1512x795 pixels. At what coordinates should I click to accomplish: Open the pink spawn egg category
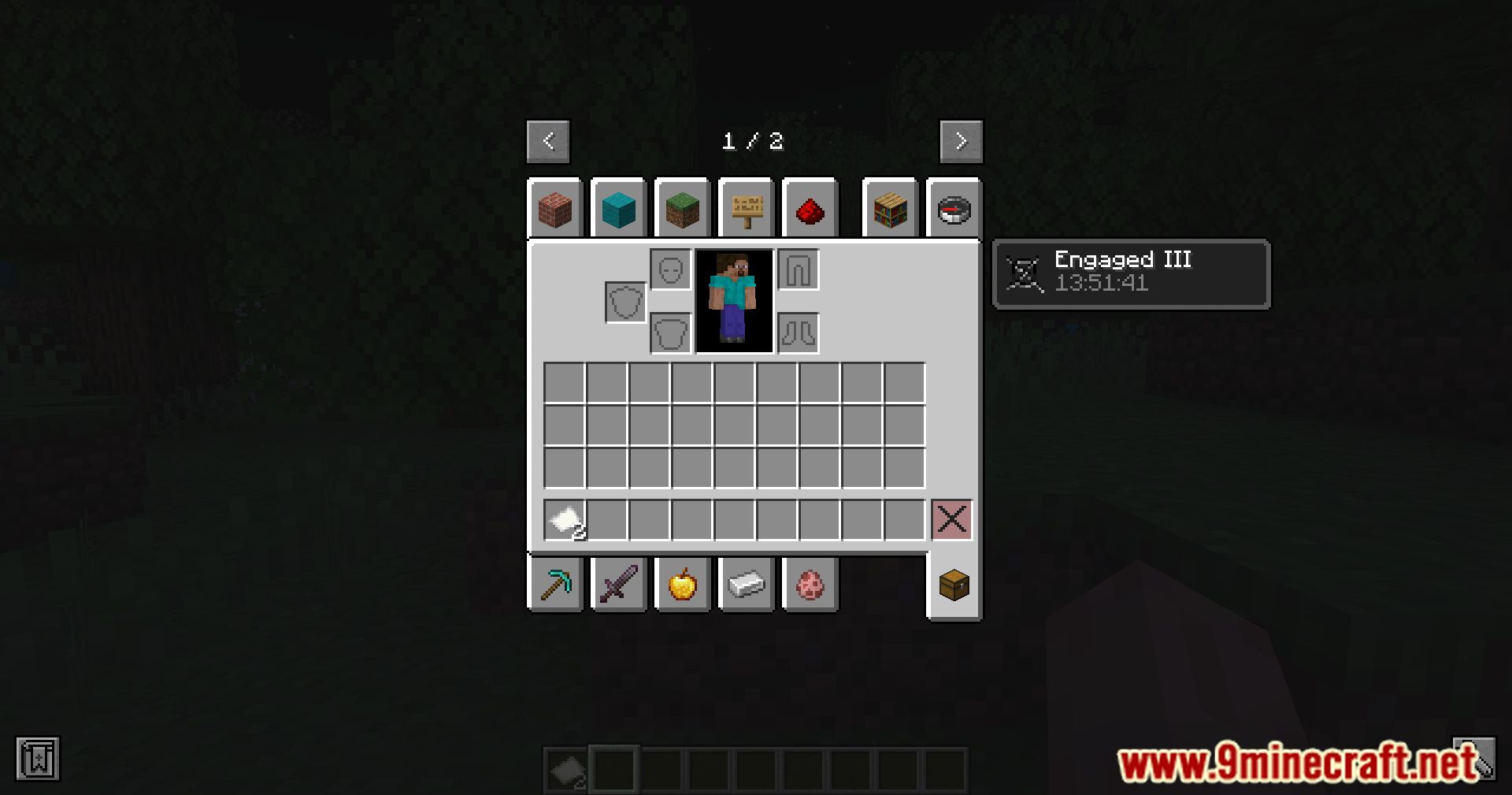810,584
